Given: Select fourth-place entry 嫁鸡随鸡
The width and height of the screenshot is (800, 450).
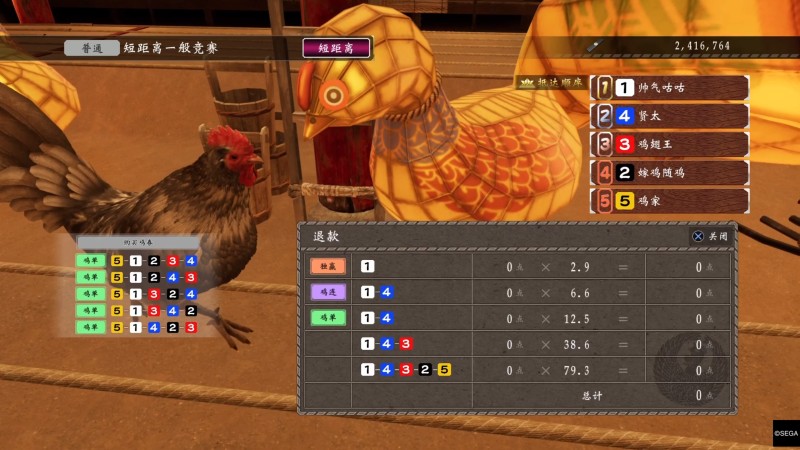Looking at the screenshot, I should click(669, 172).
